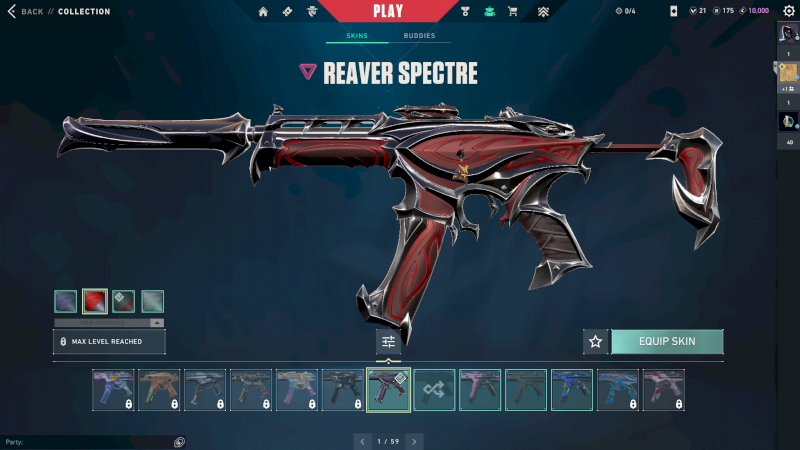Click the 10,000 currency balance
The height and width of the screenshot is (450, 800).
pos(758,11)
